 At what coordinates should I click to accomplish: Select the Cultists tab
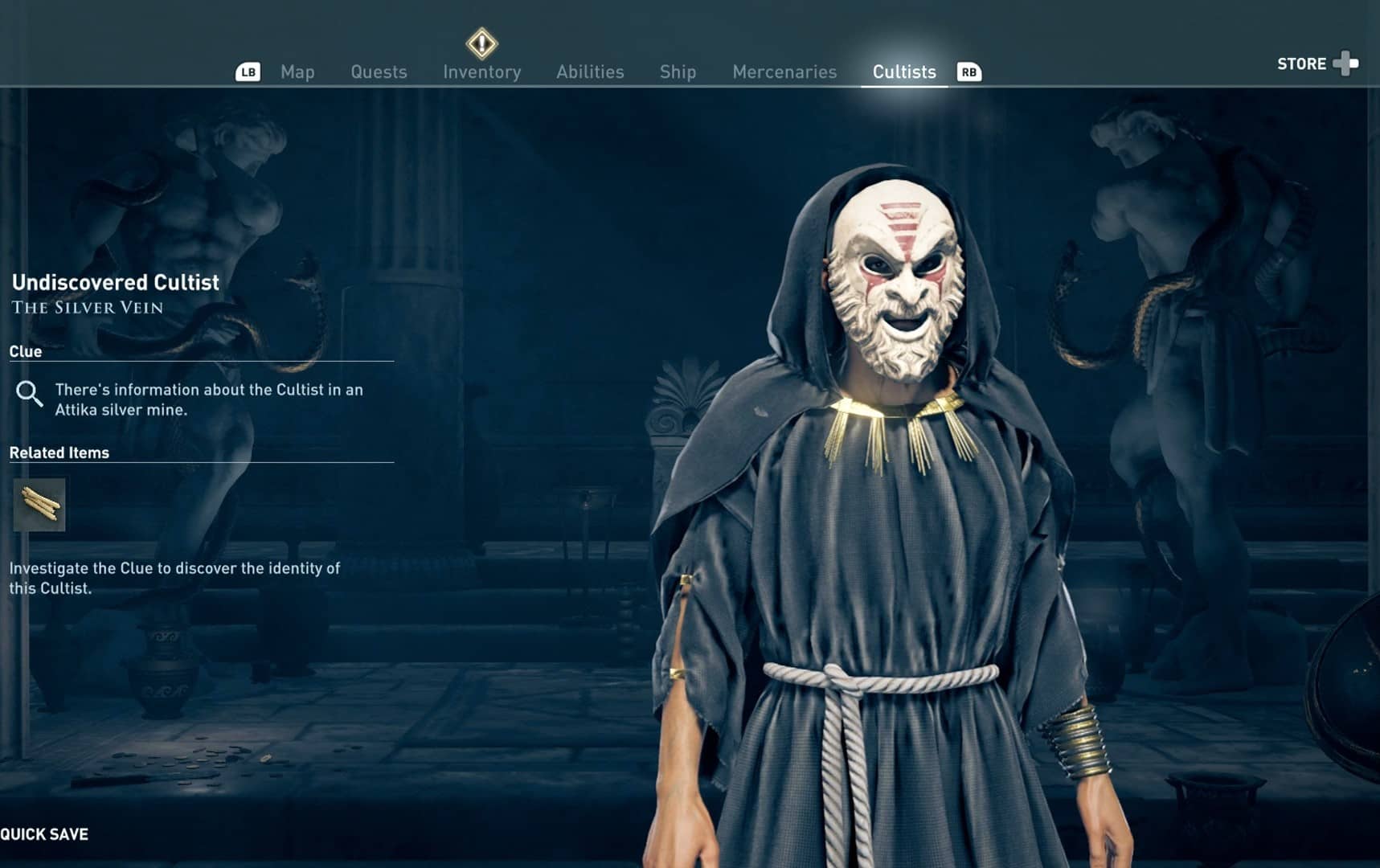point(904,72)
